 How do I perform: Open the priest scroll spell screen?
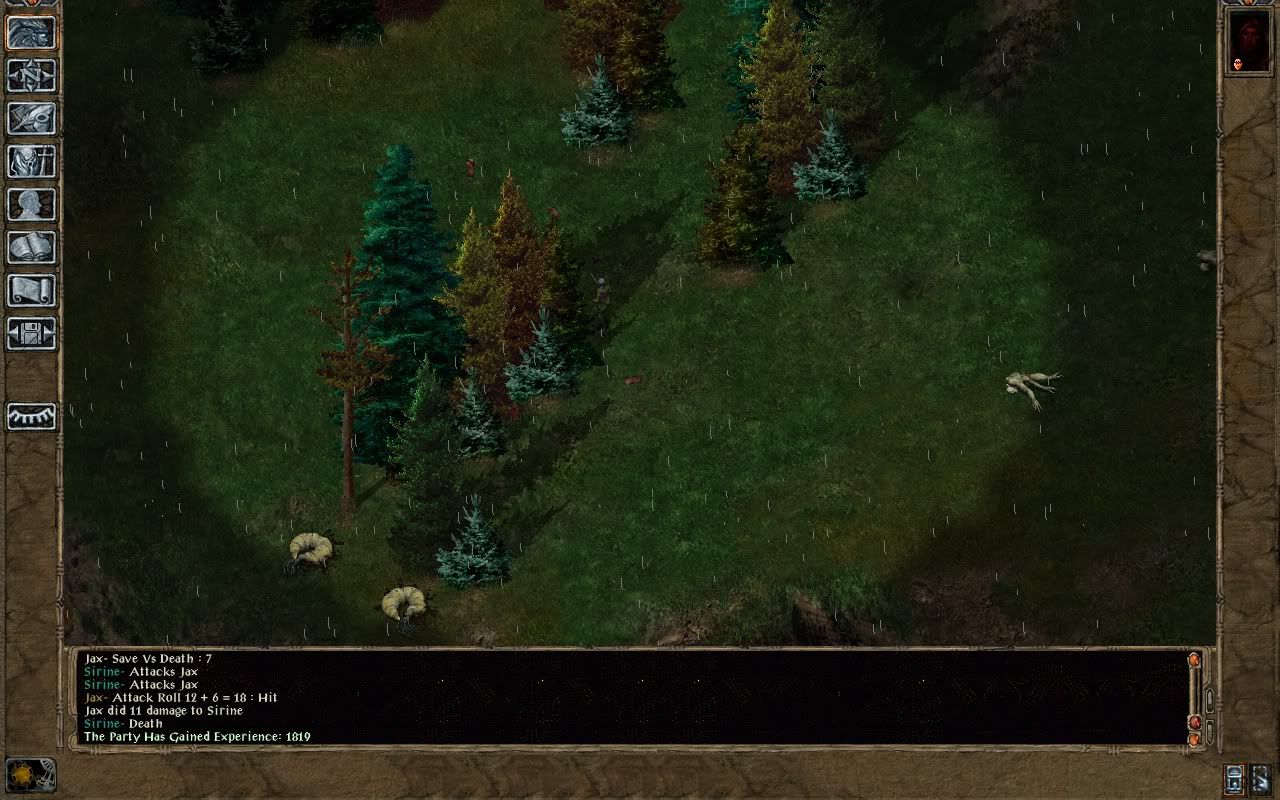tap(31, 291)
